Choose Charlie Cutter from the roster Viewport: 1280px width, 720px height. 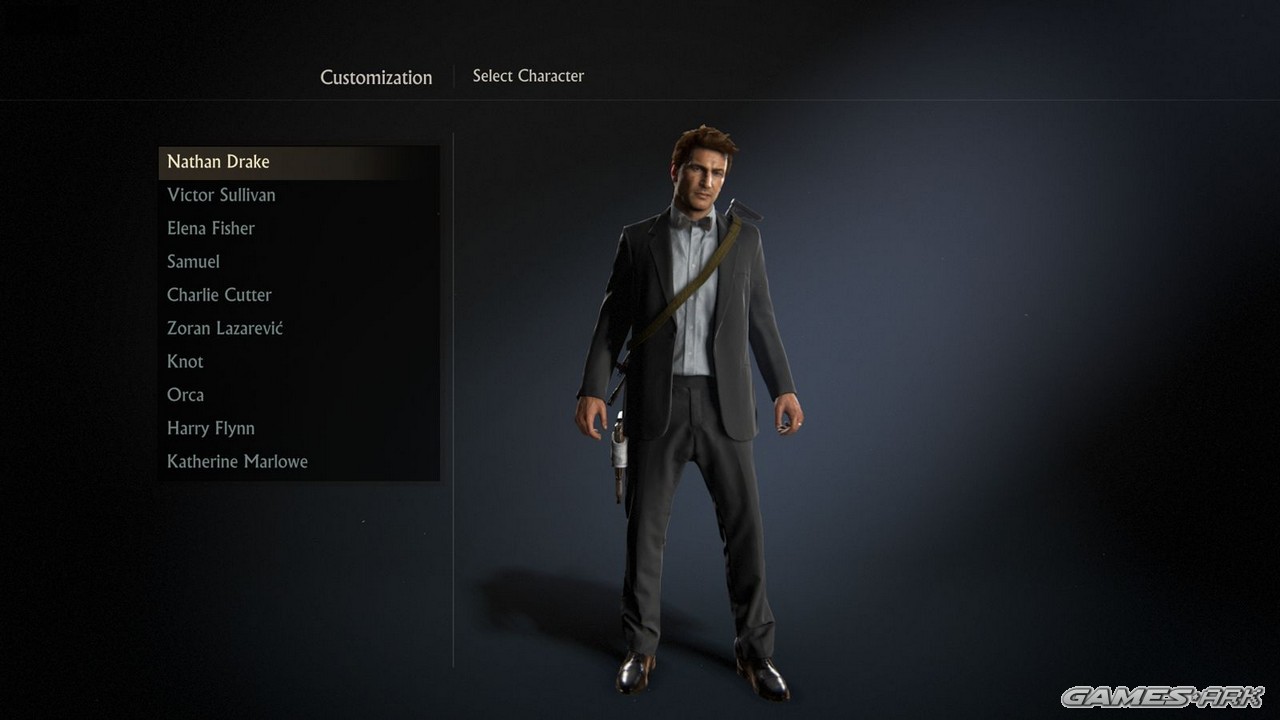click(219, 295)
